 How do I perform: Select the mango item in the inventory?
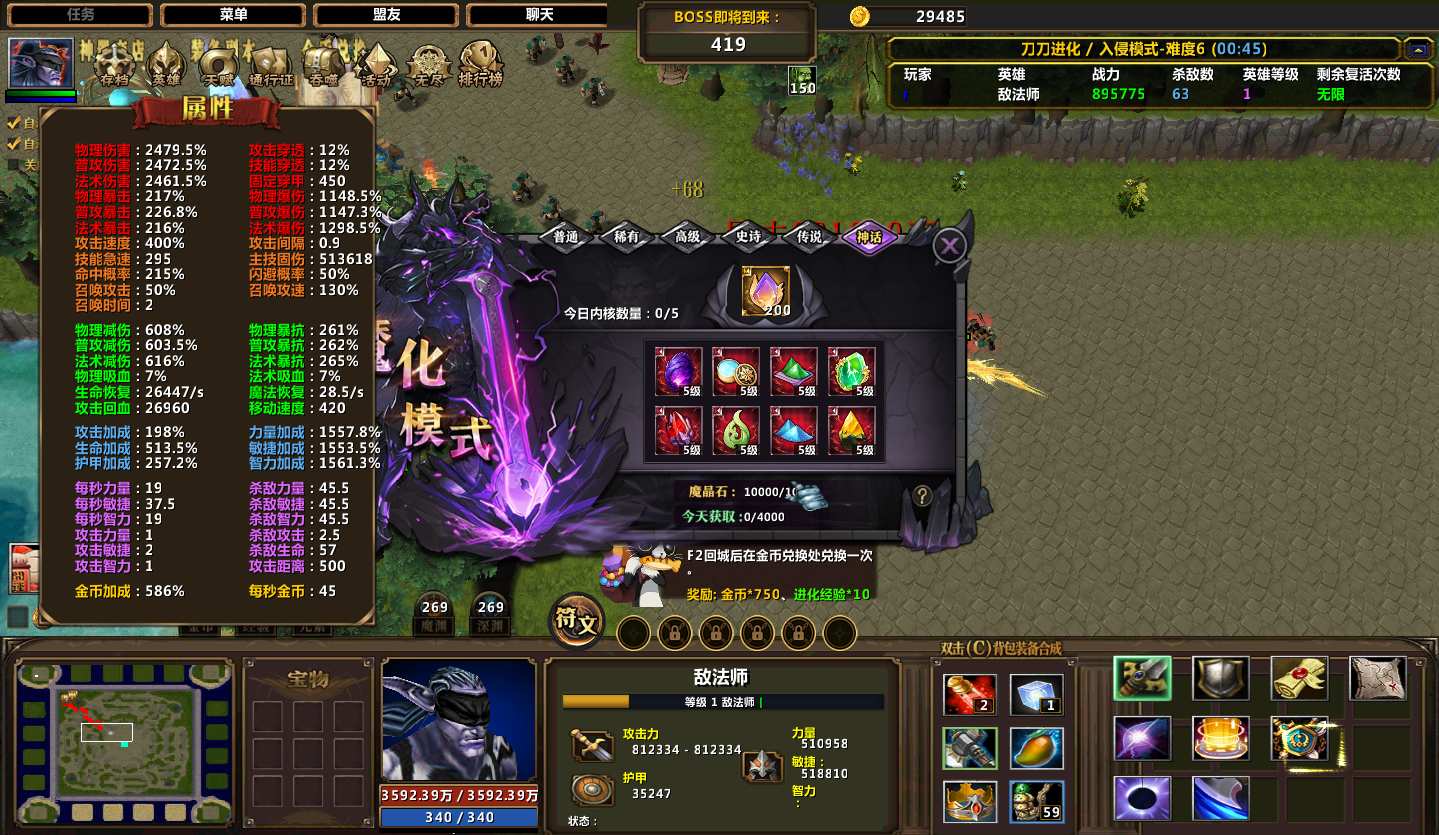1036,748
